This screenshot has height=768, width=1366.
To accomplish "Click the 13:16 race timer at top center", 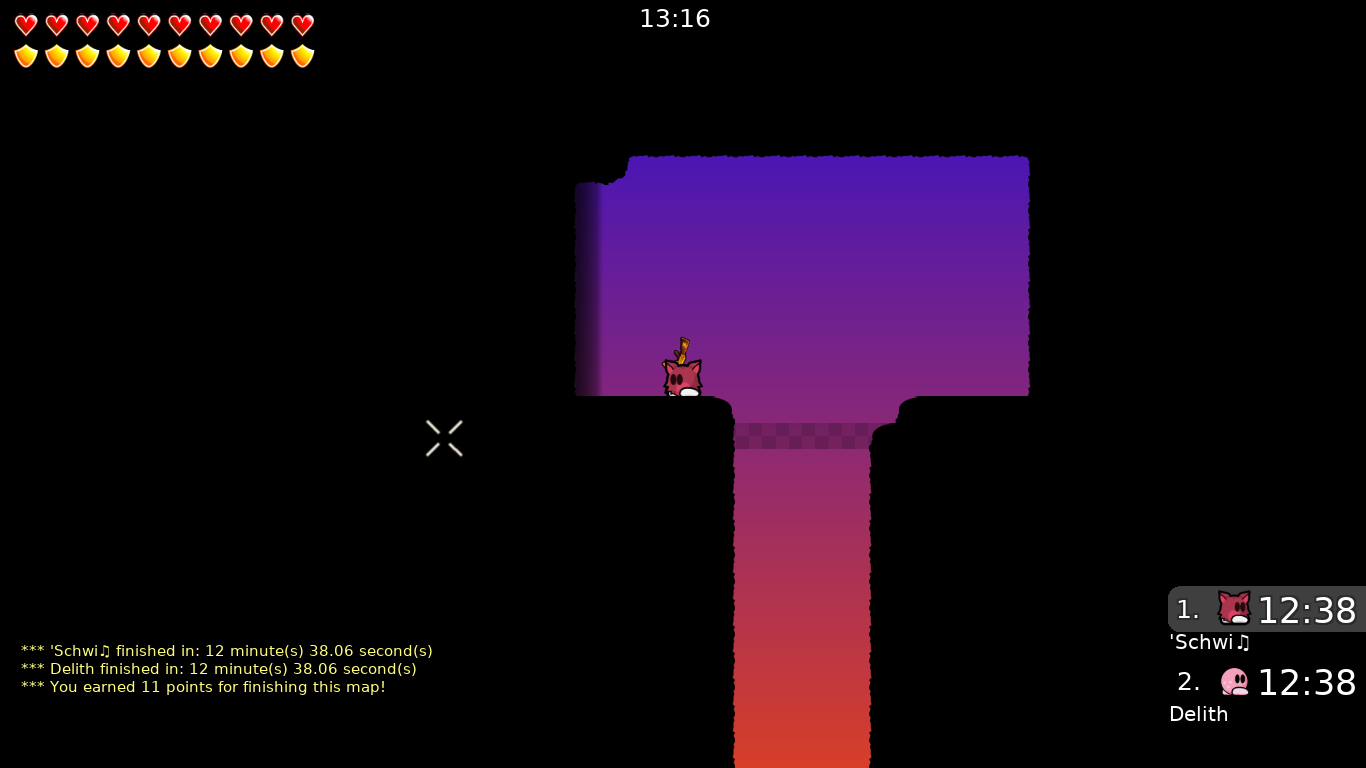I will coord(675,18).
